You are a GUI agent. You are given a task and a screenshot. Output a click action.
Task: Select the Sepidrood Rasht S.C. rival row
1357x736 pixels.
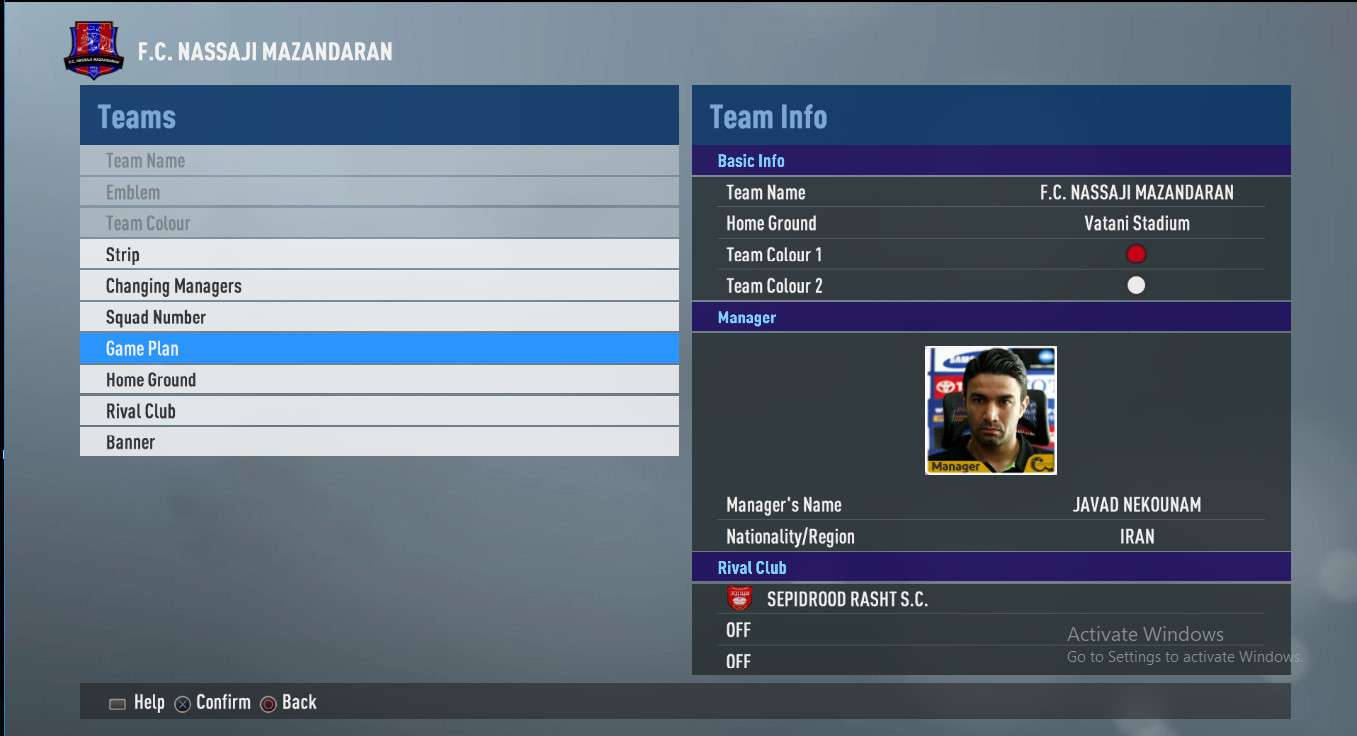click(990, 599)
